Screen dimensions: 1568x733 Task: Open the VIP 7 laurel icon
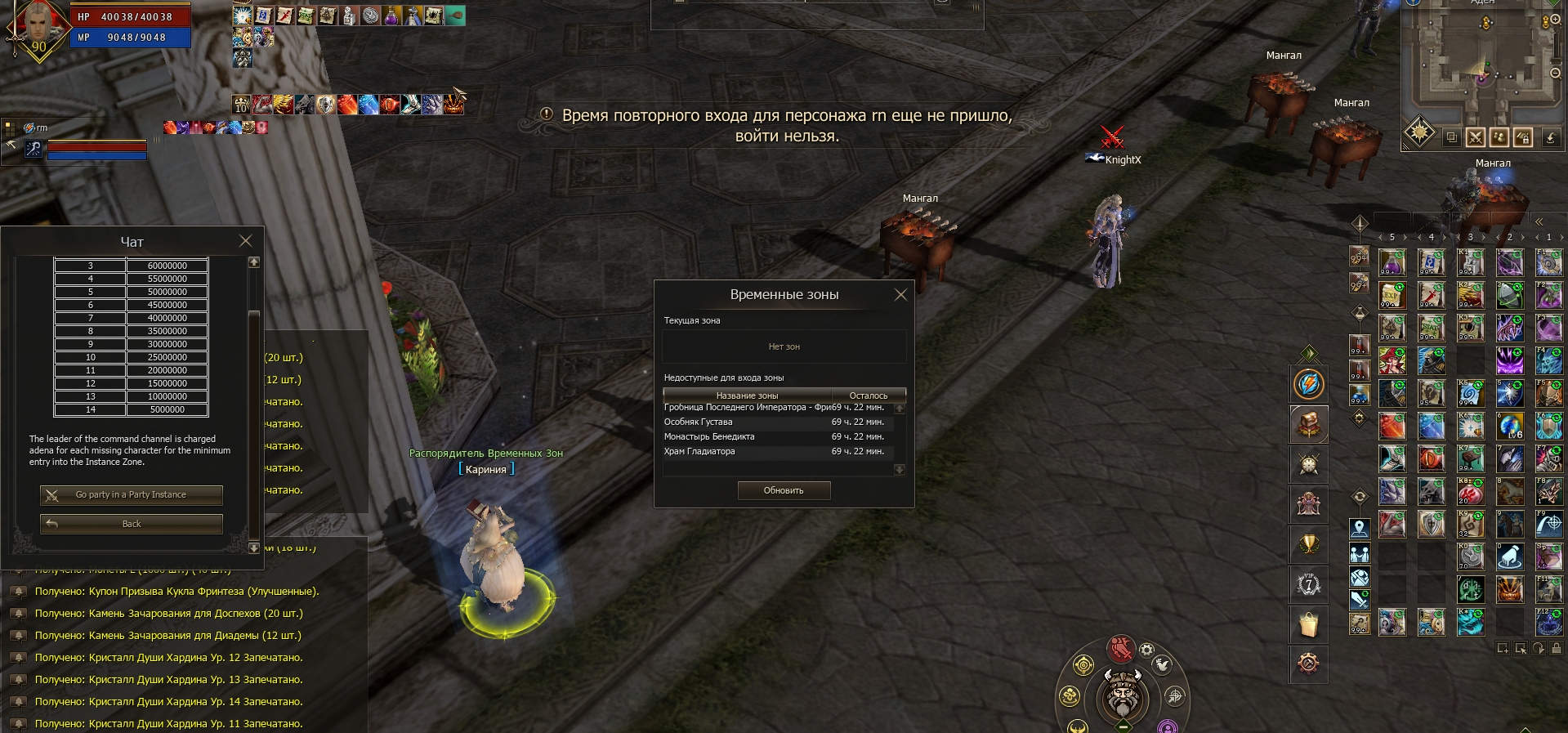[1309, 584]
